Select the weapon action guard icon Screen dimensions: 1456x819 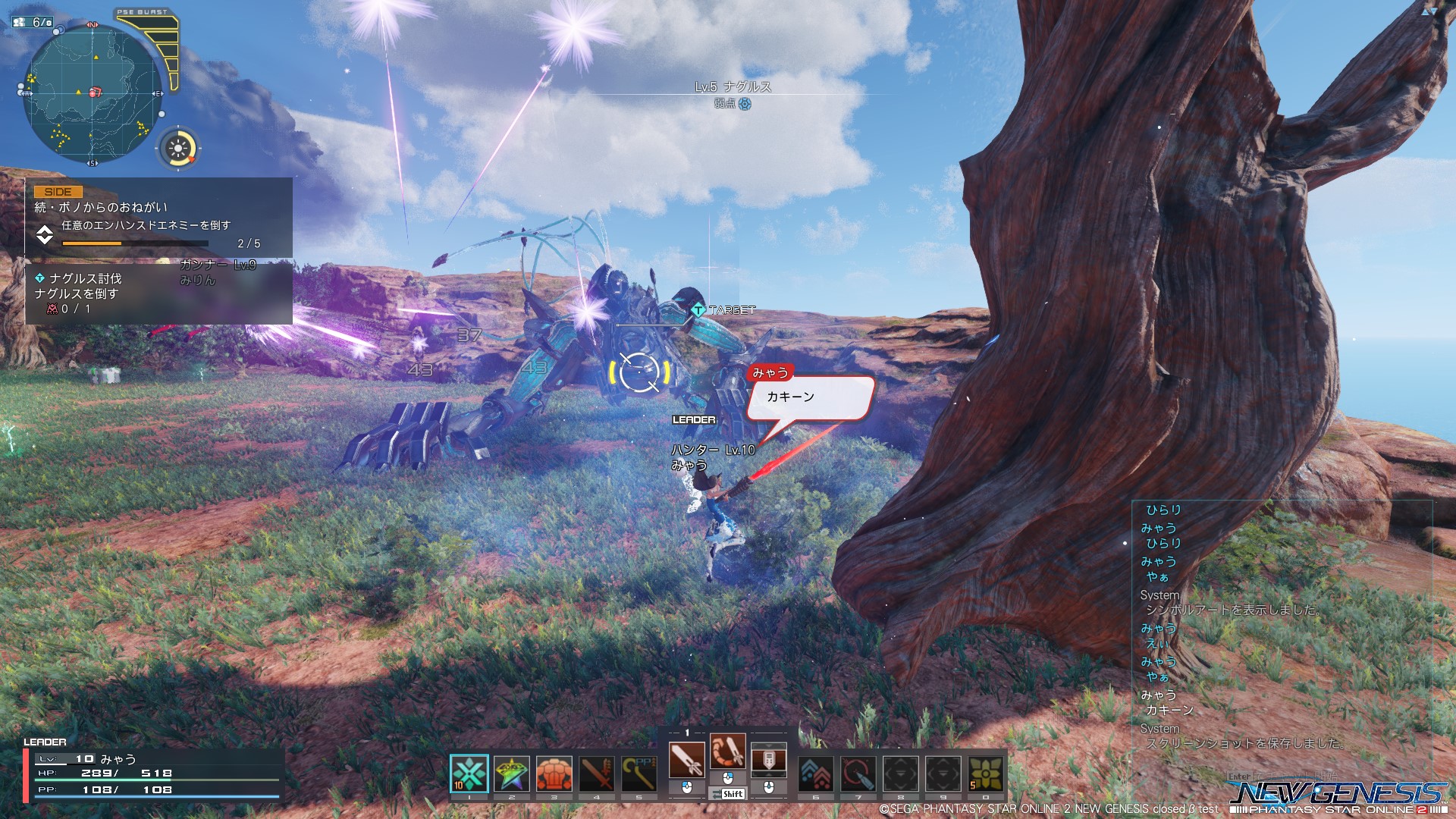point(768,759)
